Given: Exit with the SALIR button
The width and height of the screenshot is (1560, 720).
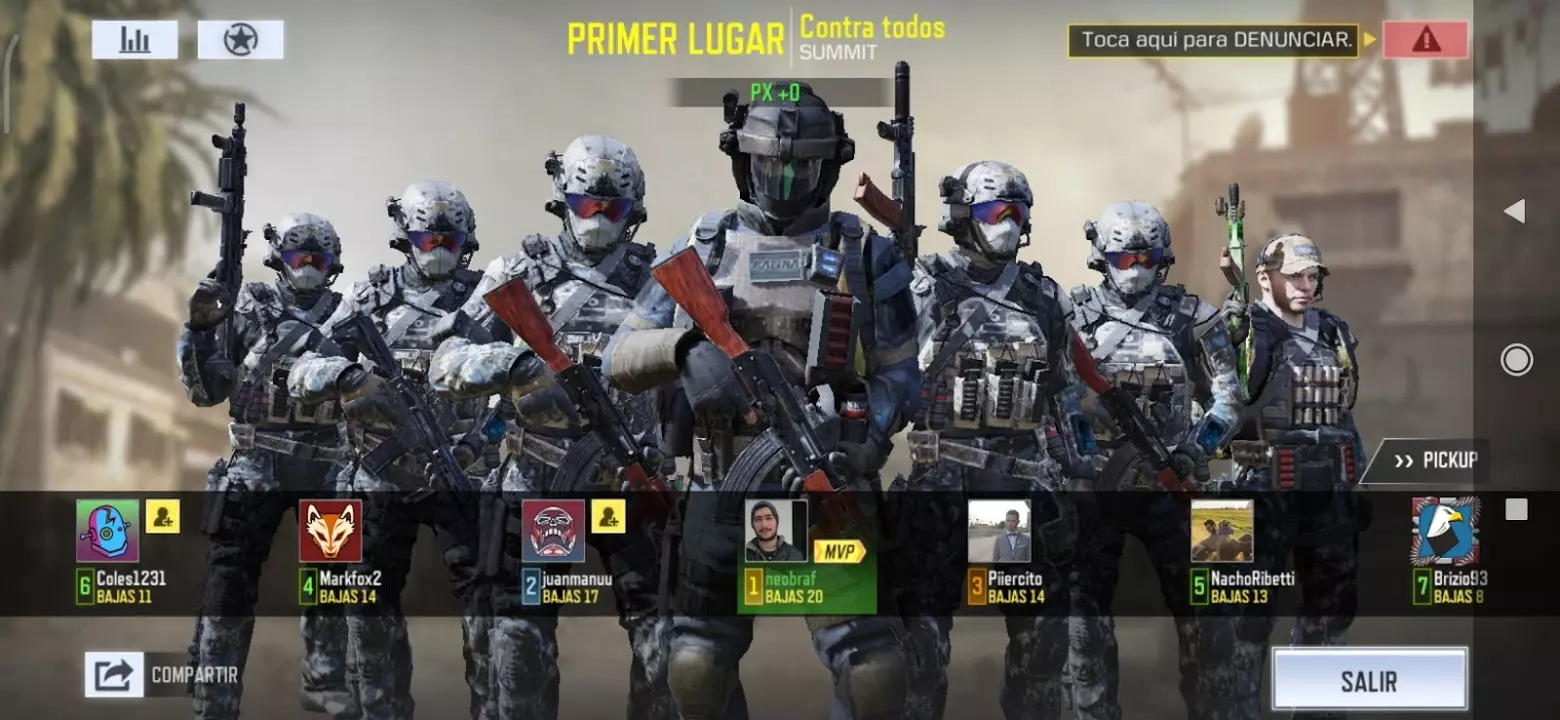Looking at the screenshot, I should pyautogui.click(x=1369, y=681).
